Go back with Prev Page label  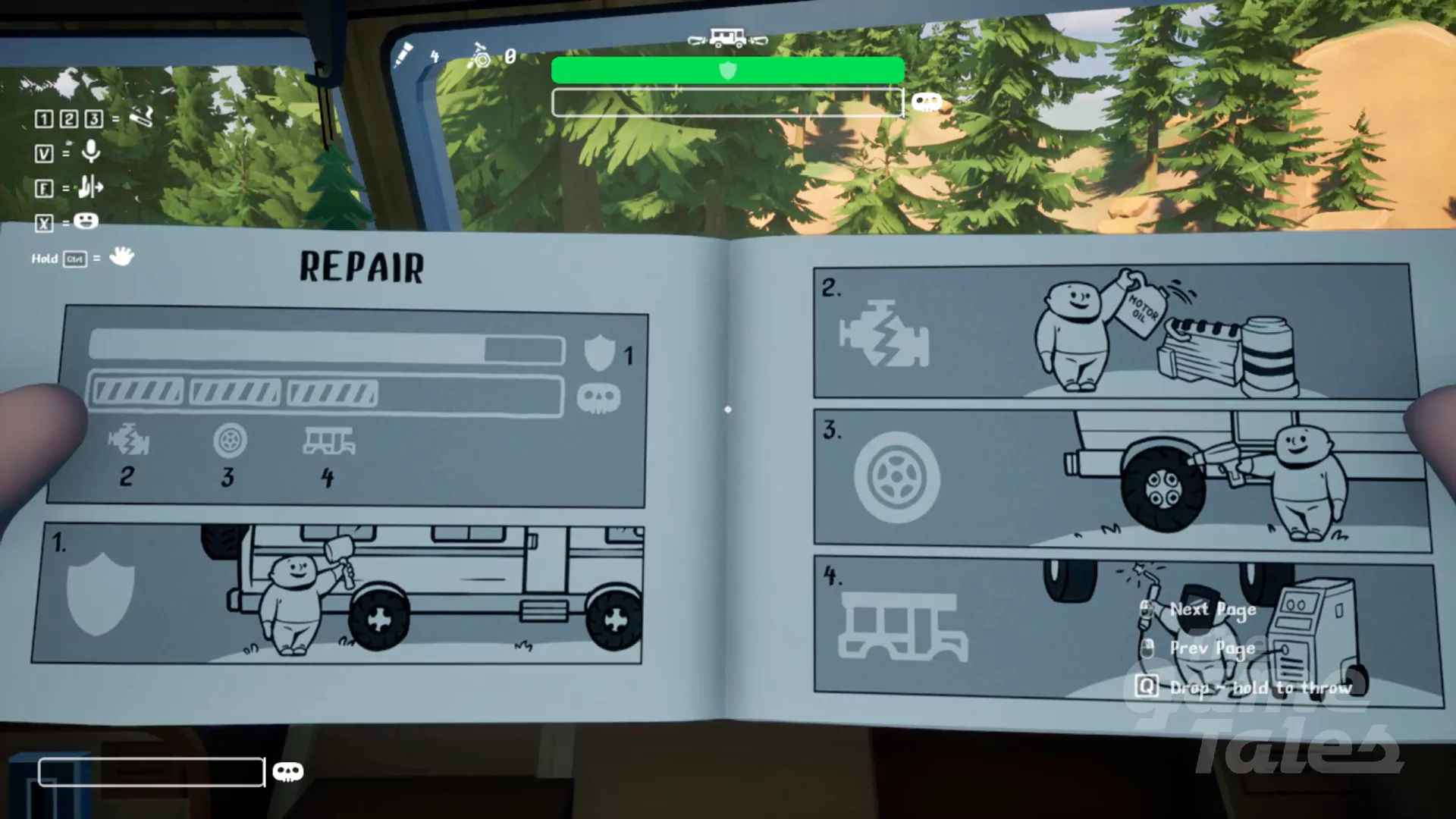pyautogui.click(x=1212, y=648)
